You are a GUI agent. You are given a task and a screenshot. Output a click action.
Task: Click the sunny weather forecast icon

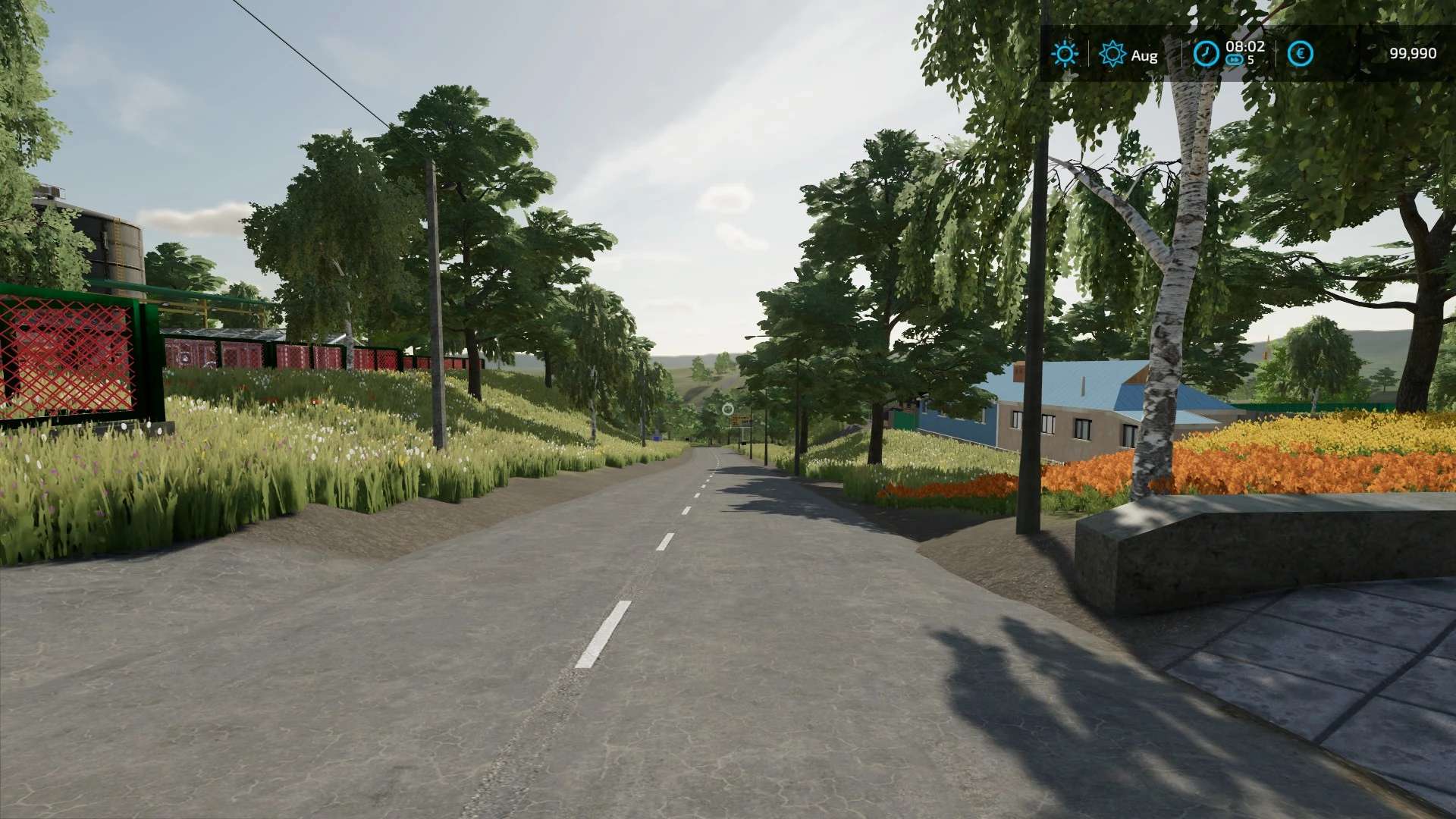coord(1065,54)
